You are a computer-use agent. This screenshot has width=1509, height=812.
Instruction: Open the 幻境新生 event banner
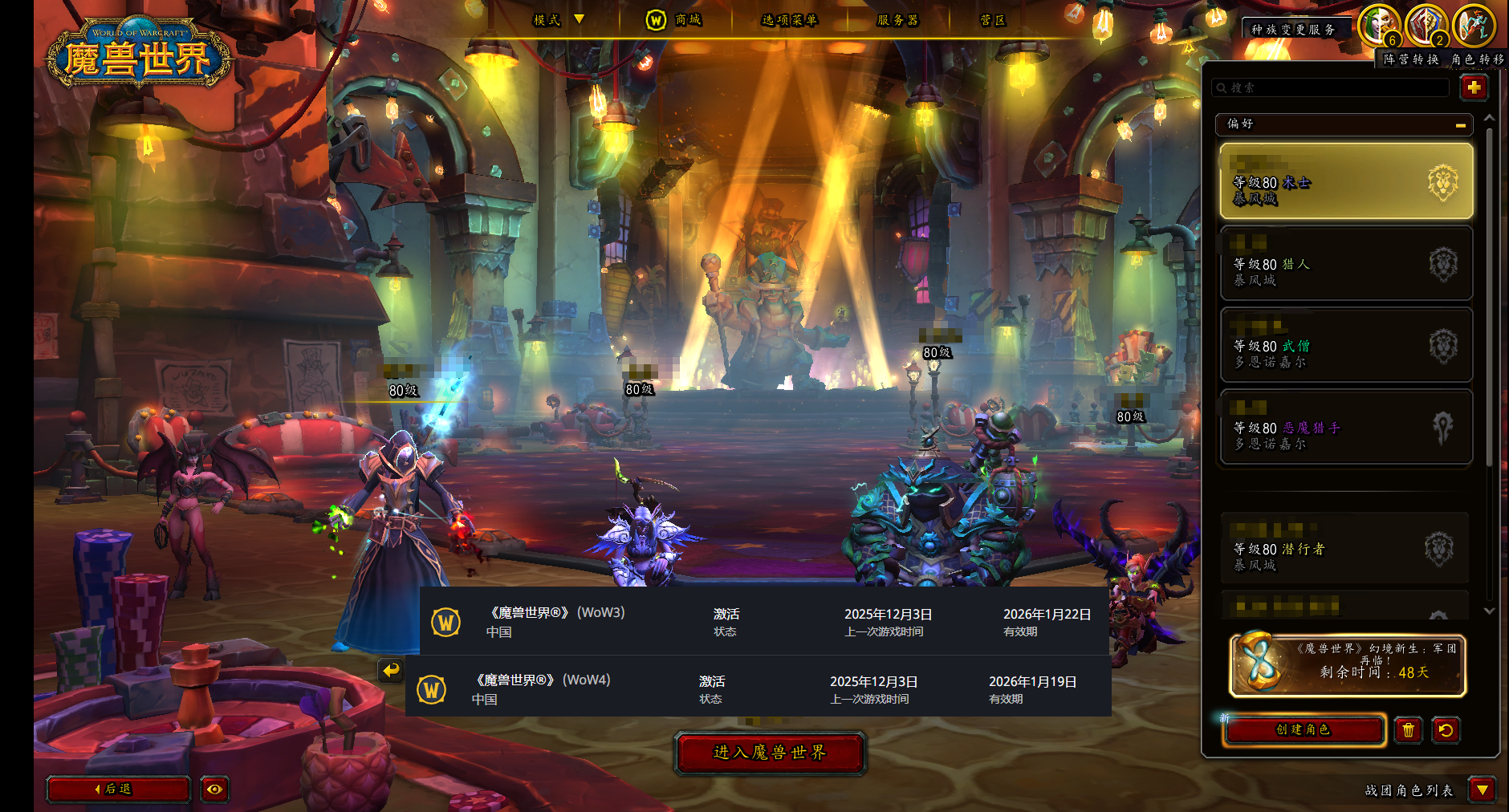pyautogui.click(x=1348, y=665)
